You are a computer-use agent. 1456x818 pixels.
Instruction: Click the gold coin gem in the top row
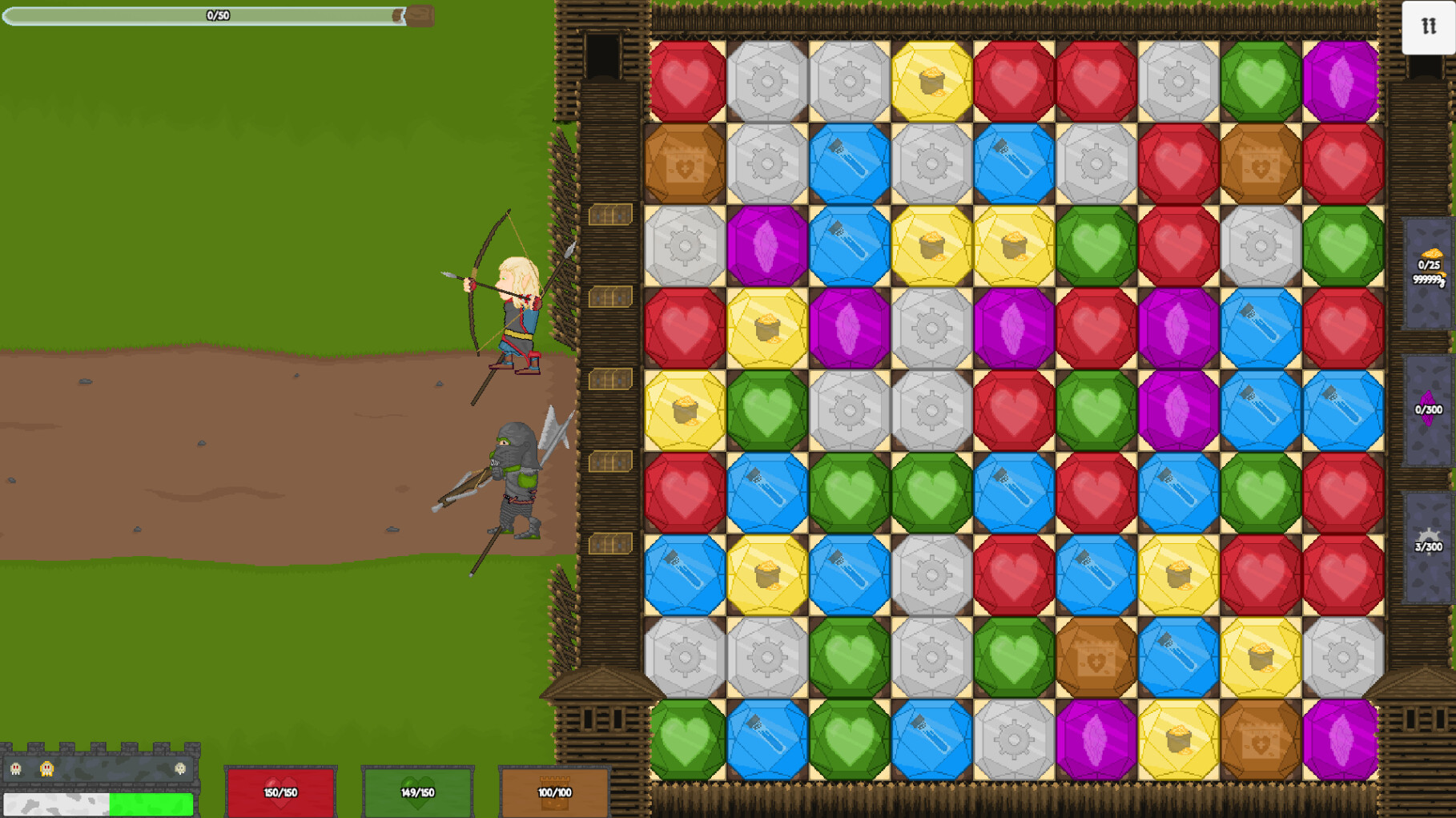tap(931, 80)
